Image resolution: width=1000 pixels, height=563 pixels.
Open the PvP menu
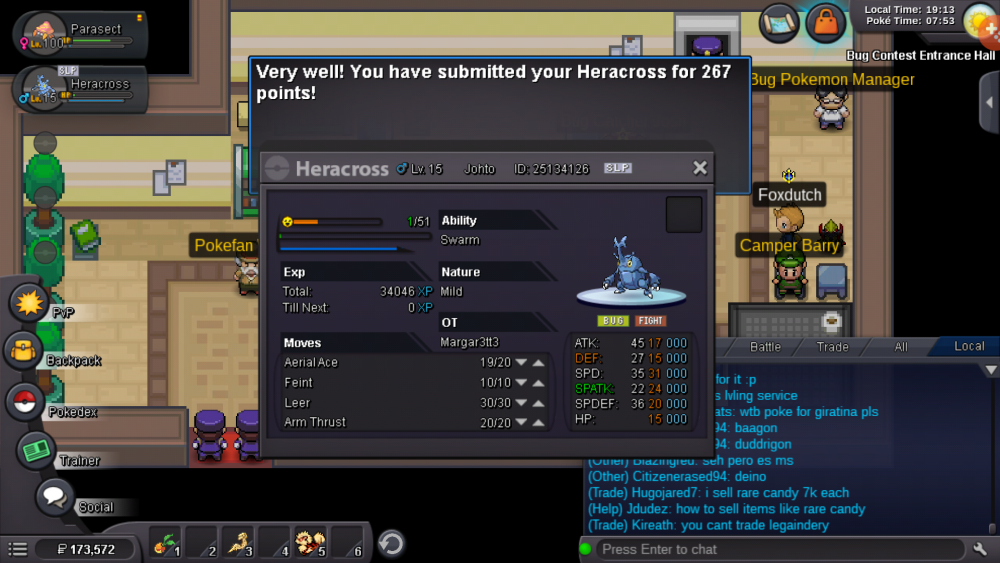click(x=29, y=302)
